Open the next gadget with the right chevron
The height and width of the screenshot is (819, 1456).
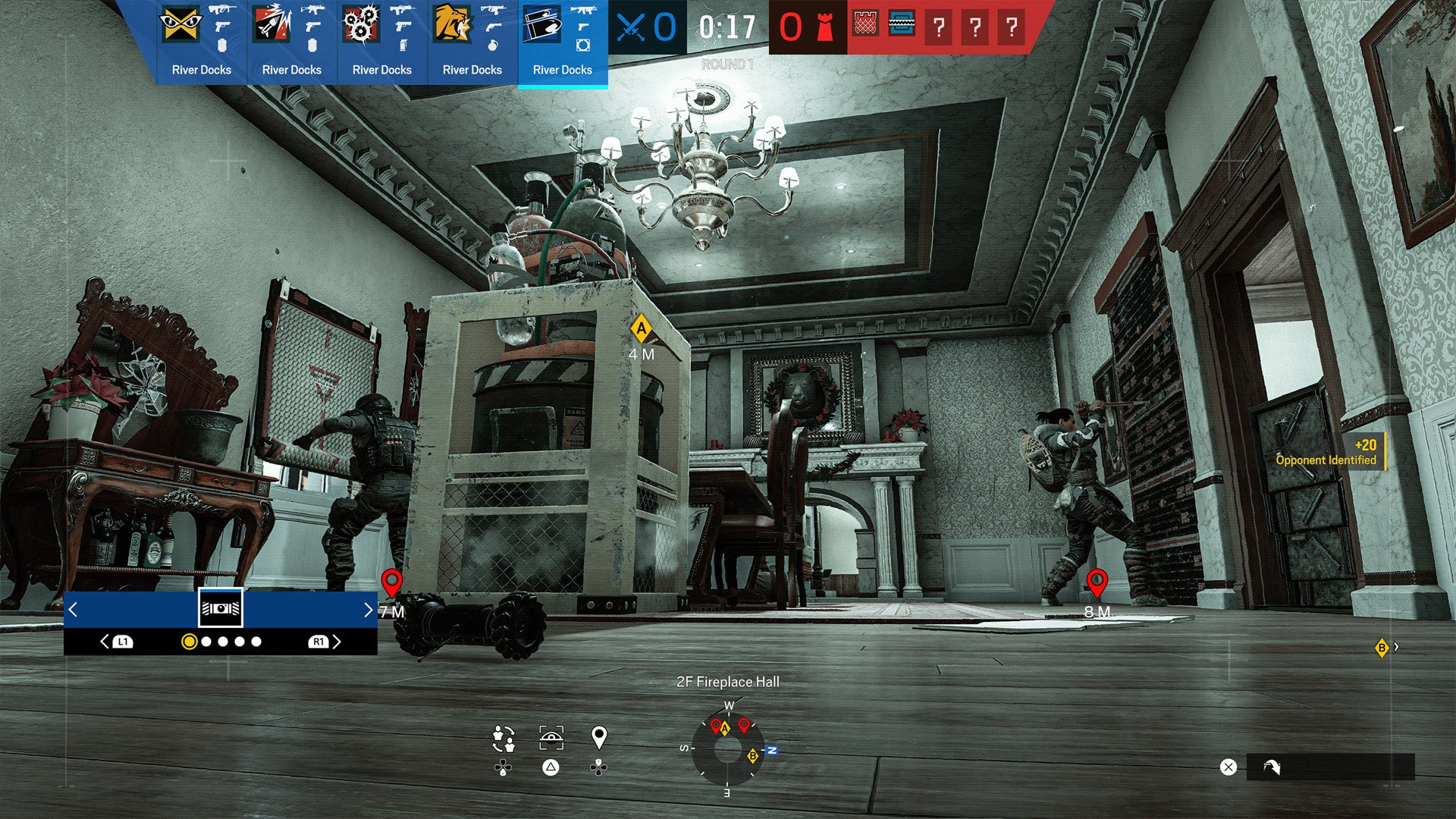coord(364,610)
